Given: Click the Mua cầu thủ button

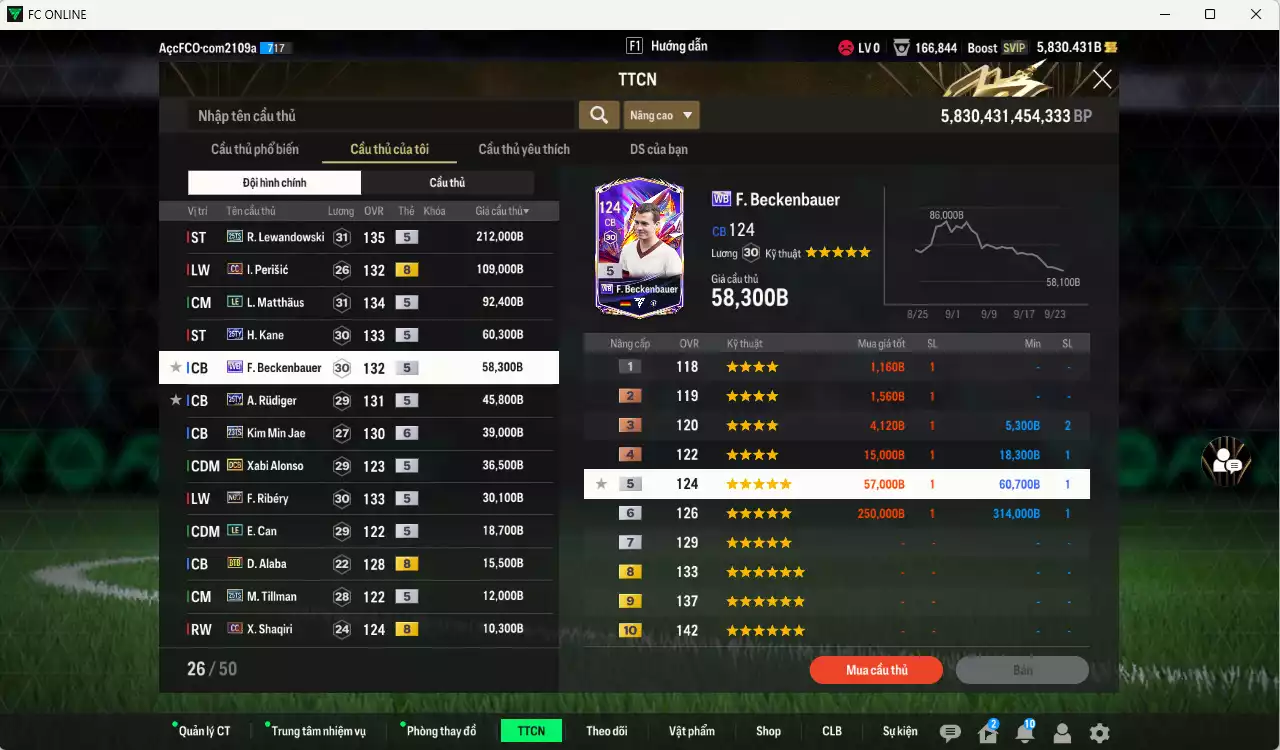Looking at the screenshot, I should pos(876,670).
